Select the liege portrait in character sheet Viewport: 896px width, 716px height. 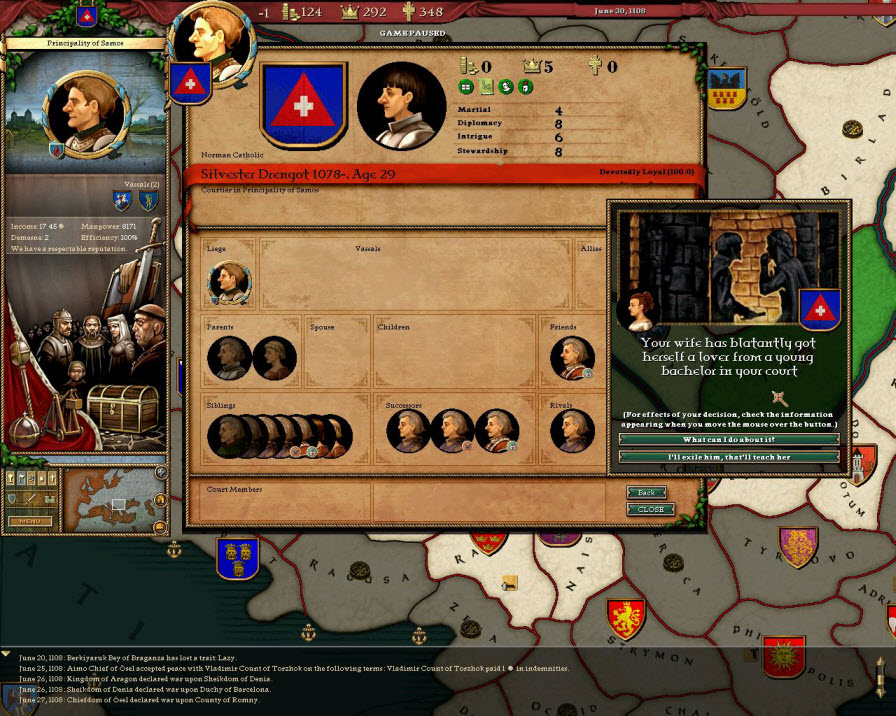[x=229, y=282]
